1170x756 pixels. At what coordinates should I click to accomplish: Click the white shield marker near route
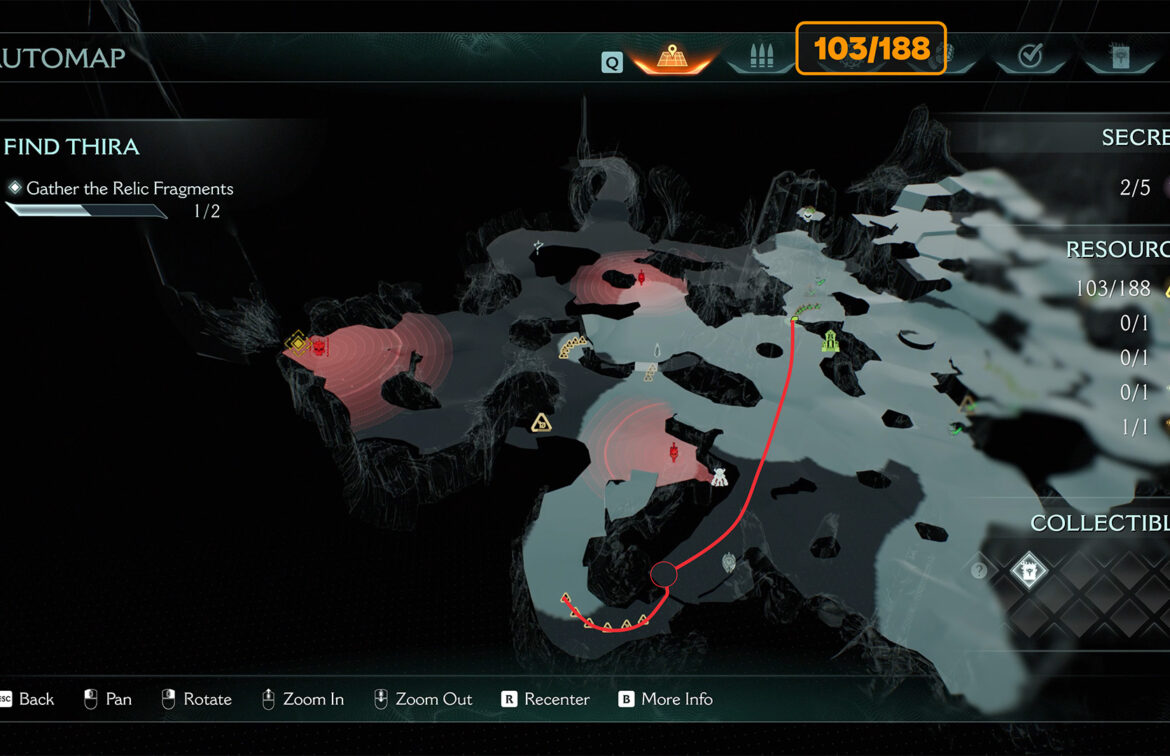729,563
